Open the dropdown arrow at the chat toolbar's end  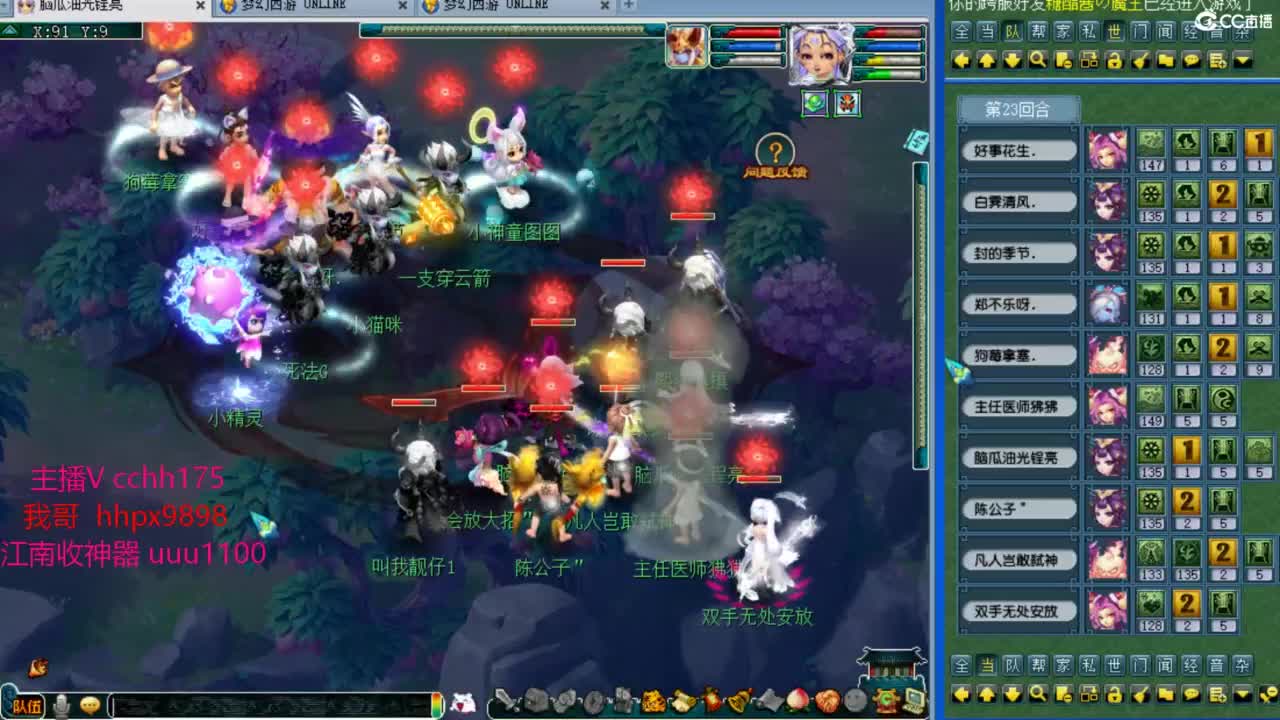1241,59
